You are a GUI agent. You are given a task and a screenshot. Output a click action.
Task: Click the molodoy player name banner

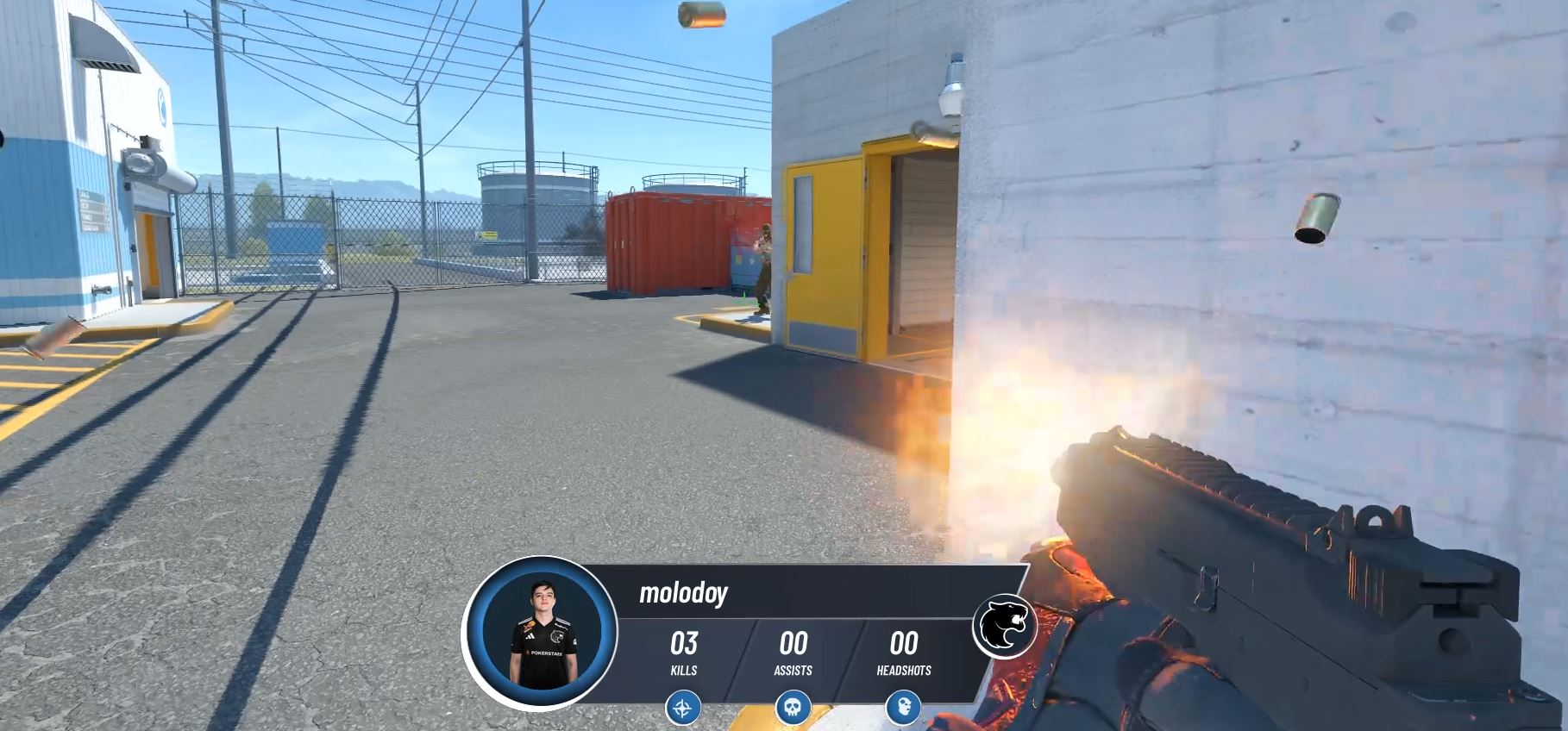coord(684,593)
